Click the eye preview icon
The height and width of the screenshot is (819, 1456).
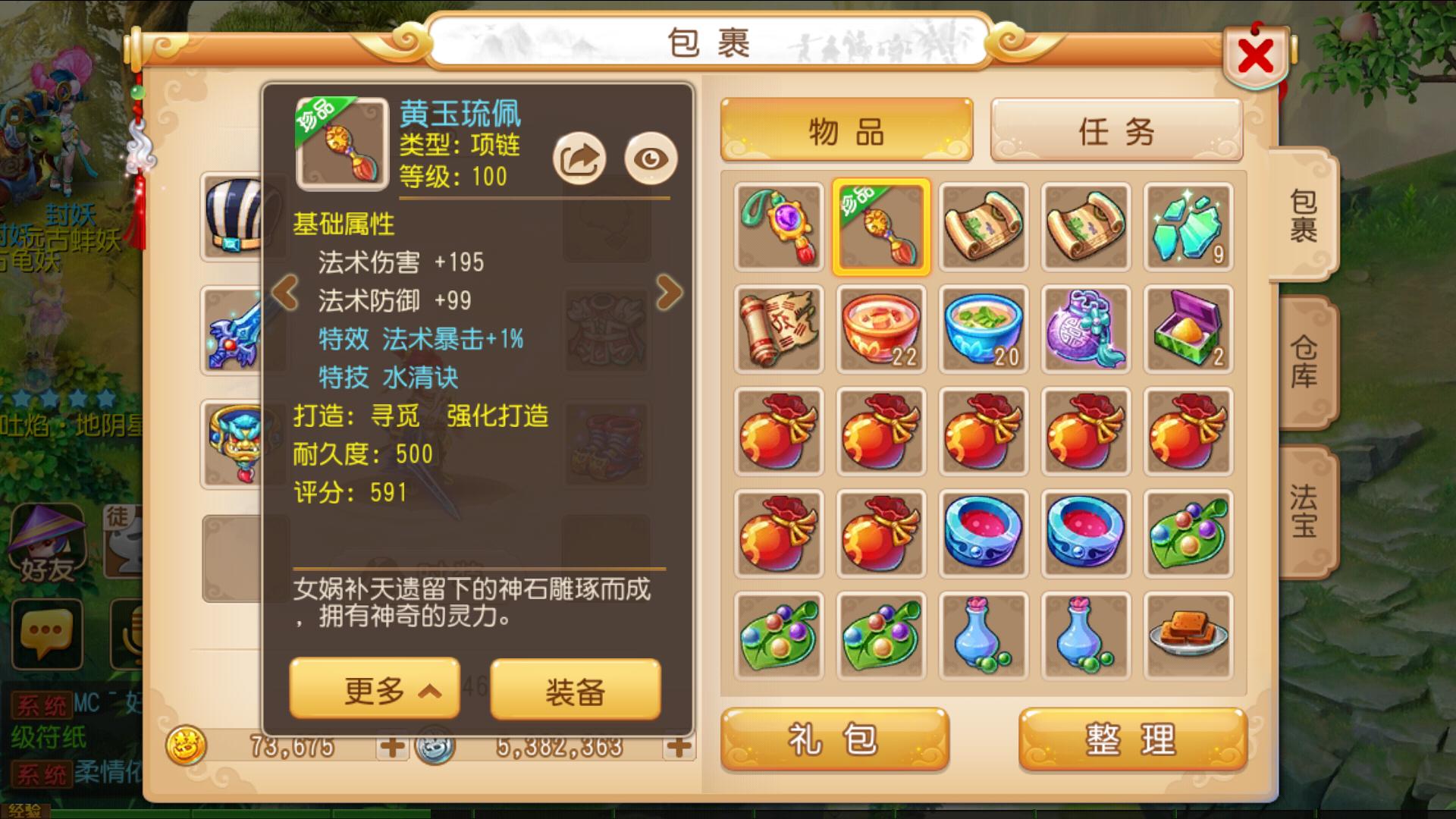click(x=651, y=158)
